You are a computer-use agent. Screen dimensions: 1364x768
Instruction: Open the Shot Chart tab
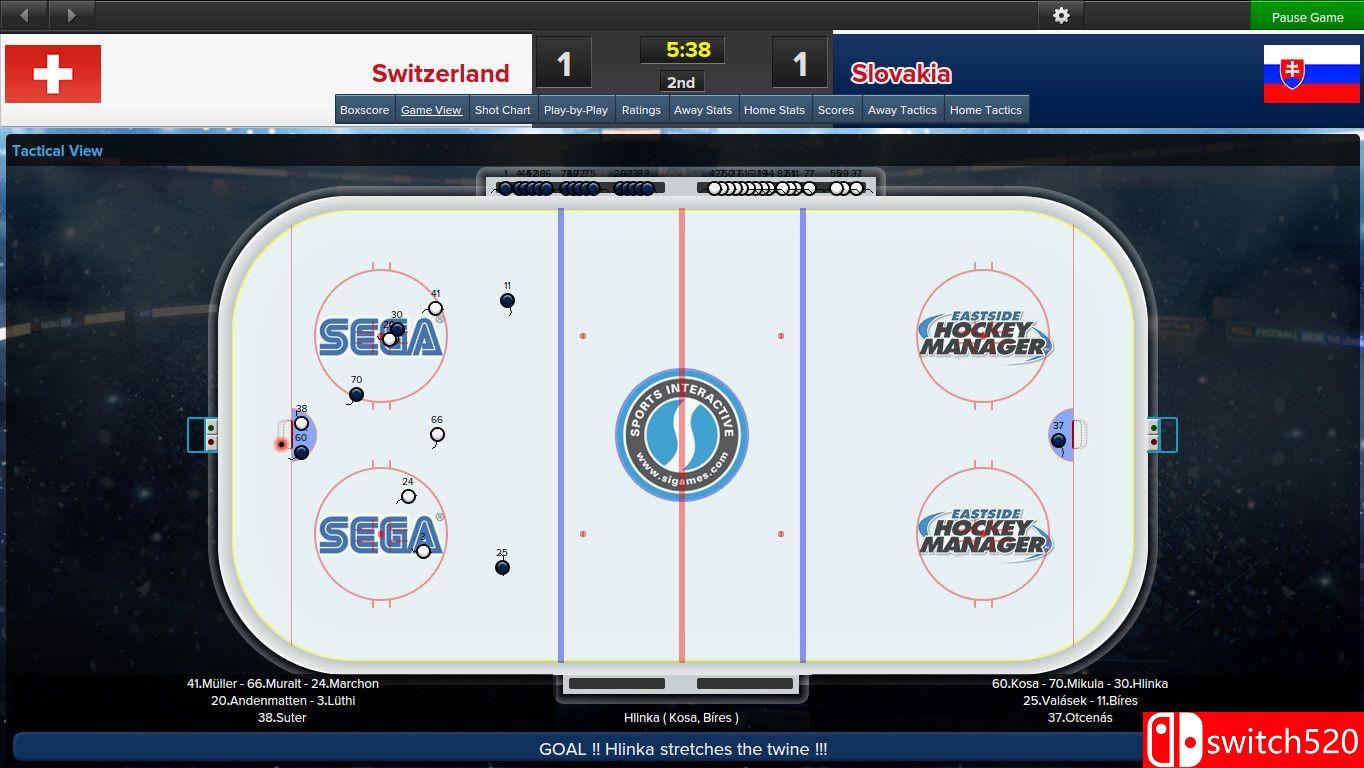502,109
